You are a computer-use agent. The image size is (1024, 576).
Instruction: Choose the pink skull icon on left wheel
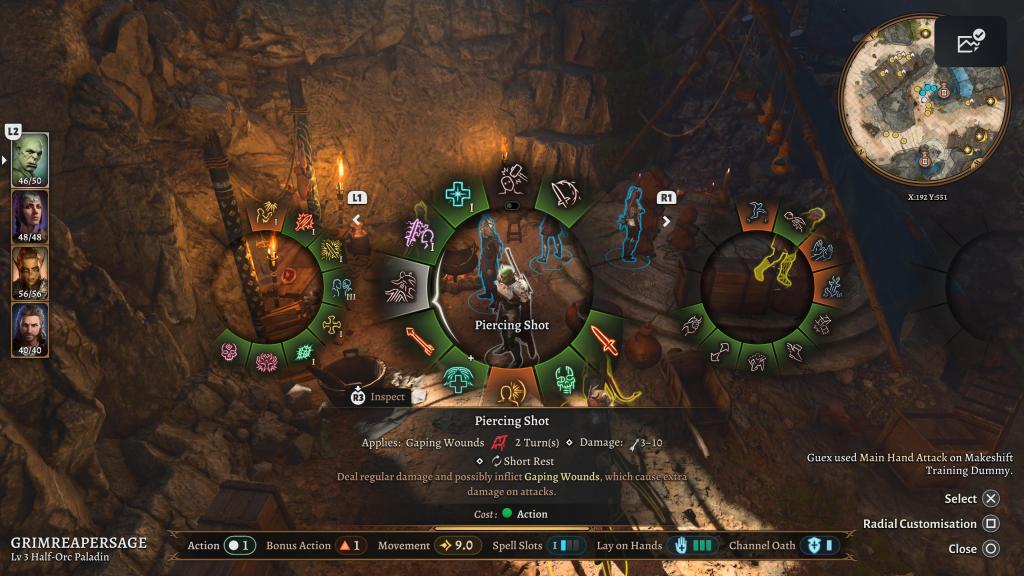(x=231, y=352)
